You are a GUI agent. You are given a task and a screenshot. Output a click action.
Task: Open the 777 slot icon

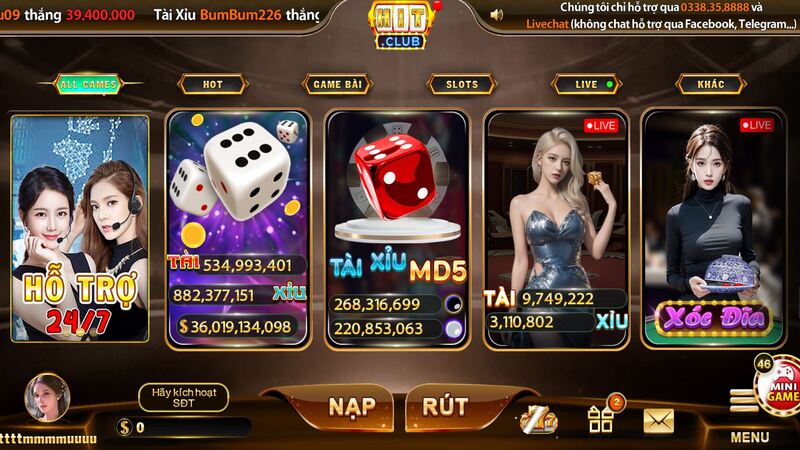(x=538, y=421)
